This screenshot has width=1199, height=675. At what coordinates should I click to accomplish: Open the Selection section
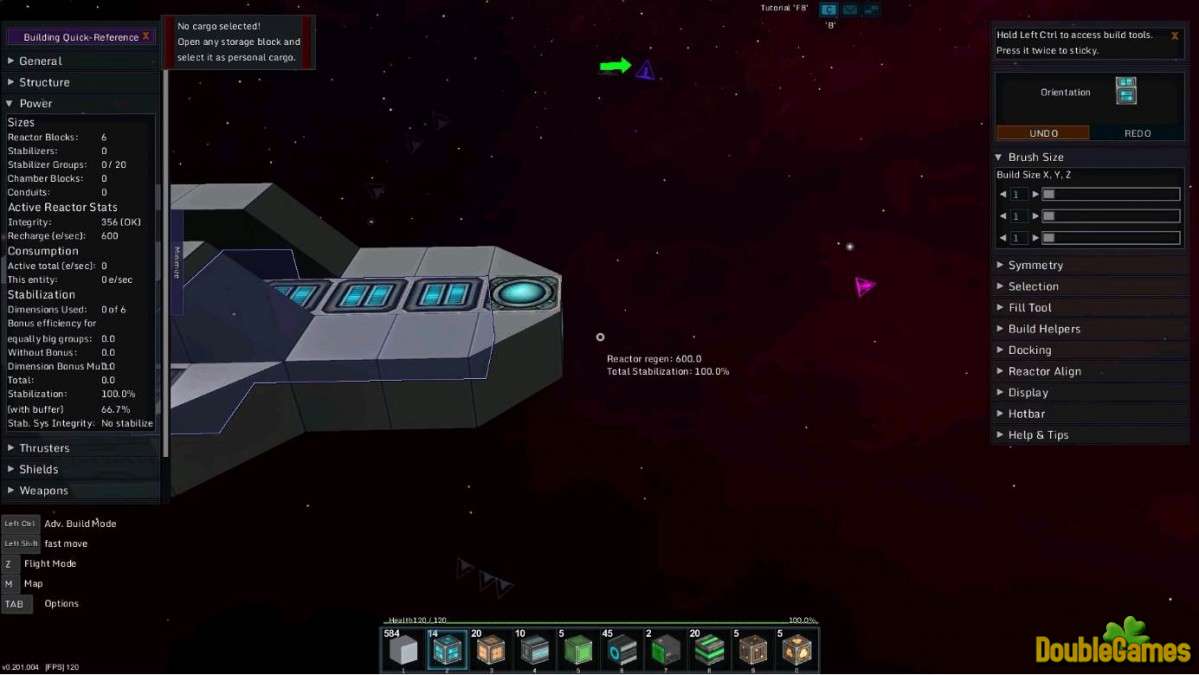1033,286
